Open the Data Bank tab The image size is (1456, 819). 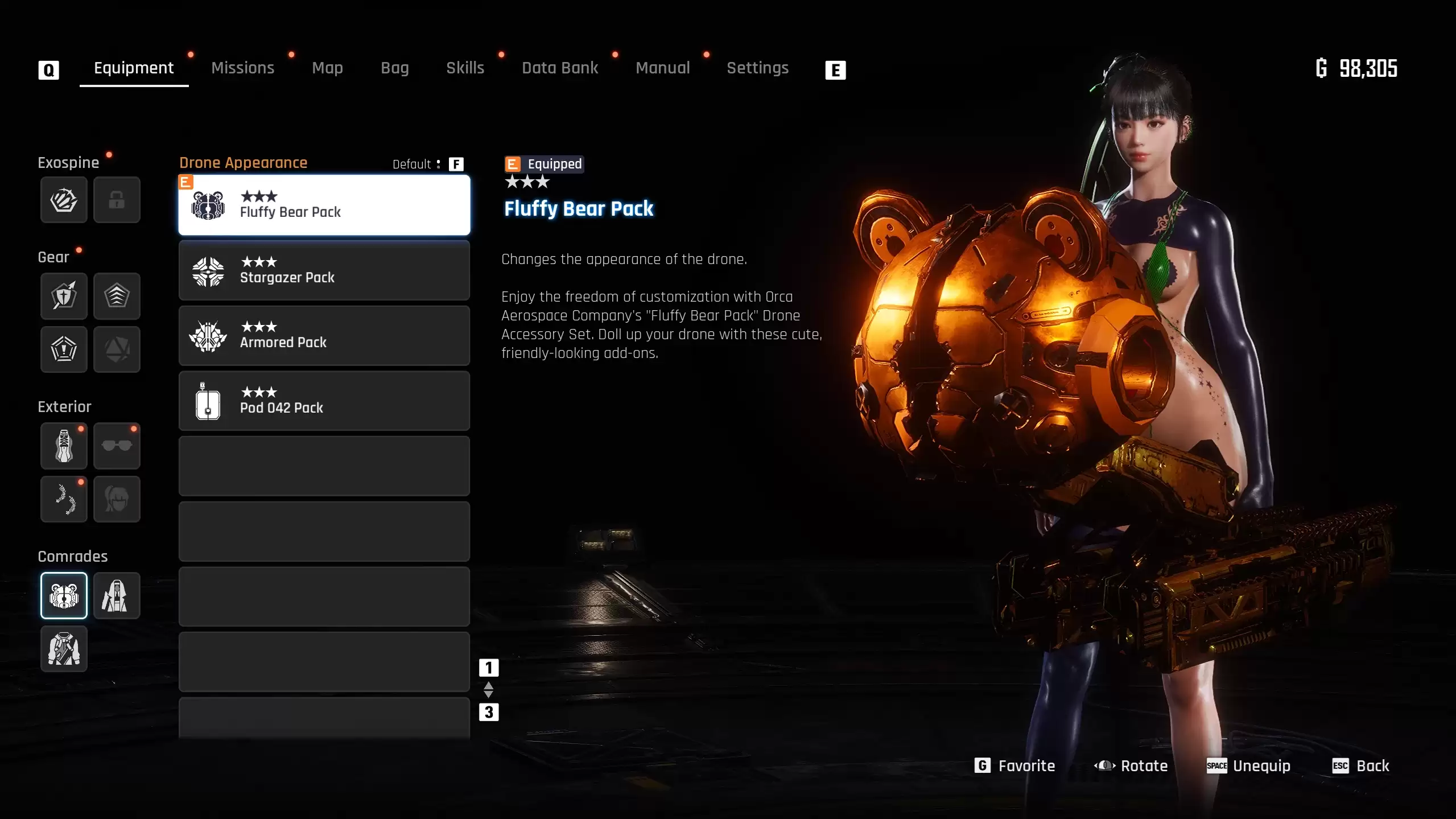tap(560, 68)
